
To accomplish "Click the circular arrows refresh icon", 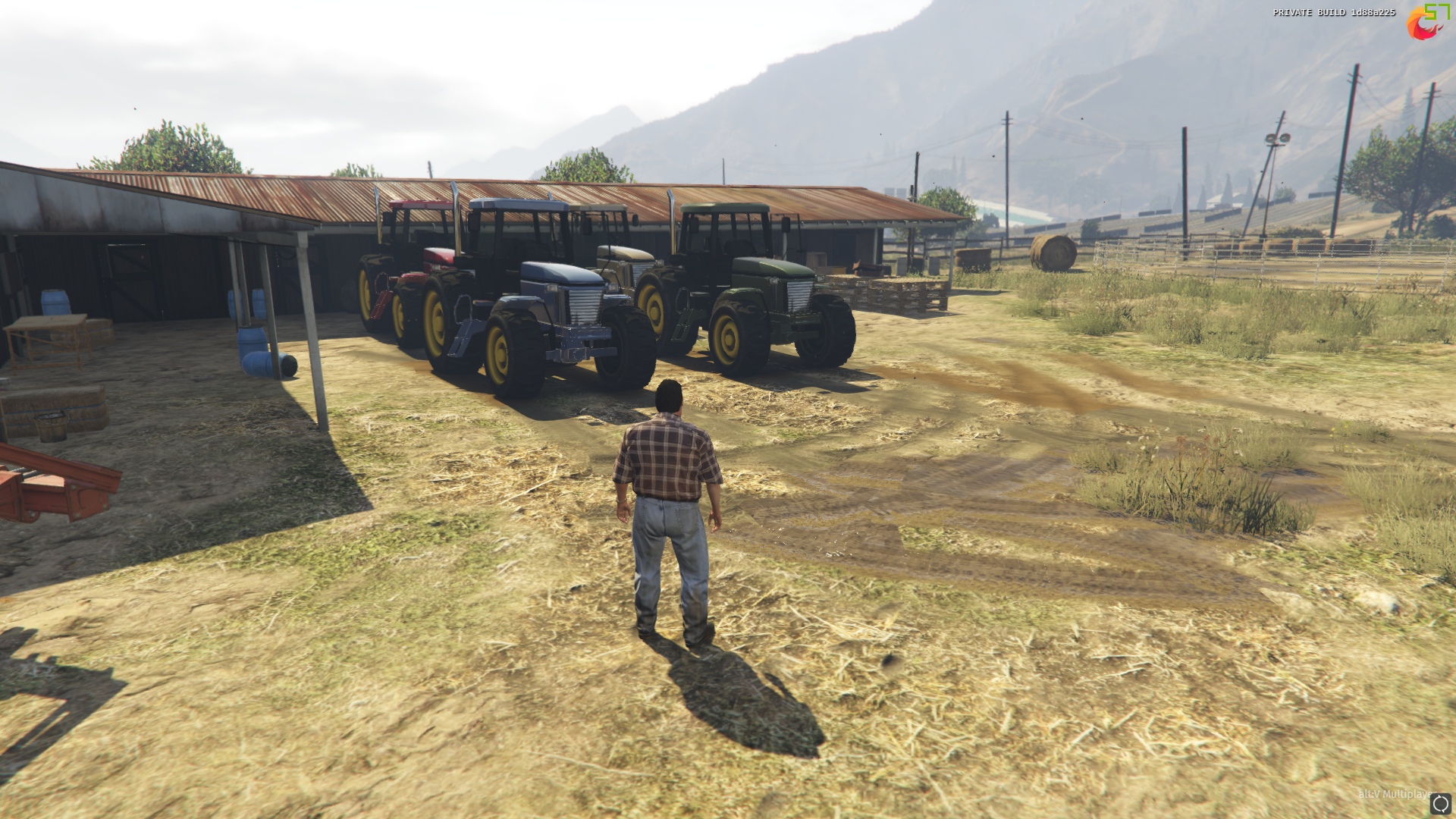I will (1441, 804).
